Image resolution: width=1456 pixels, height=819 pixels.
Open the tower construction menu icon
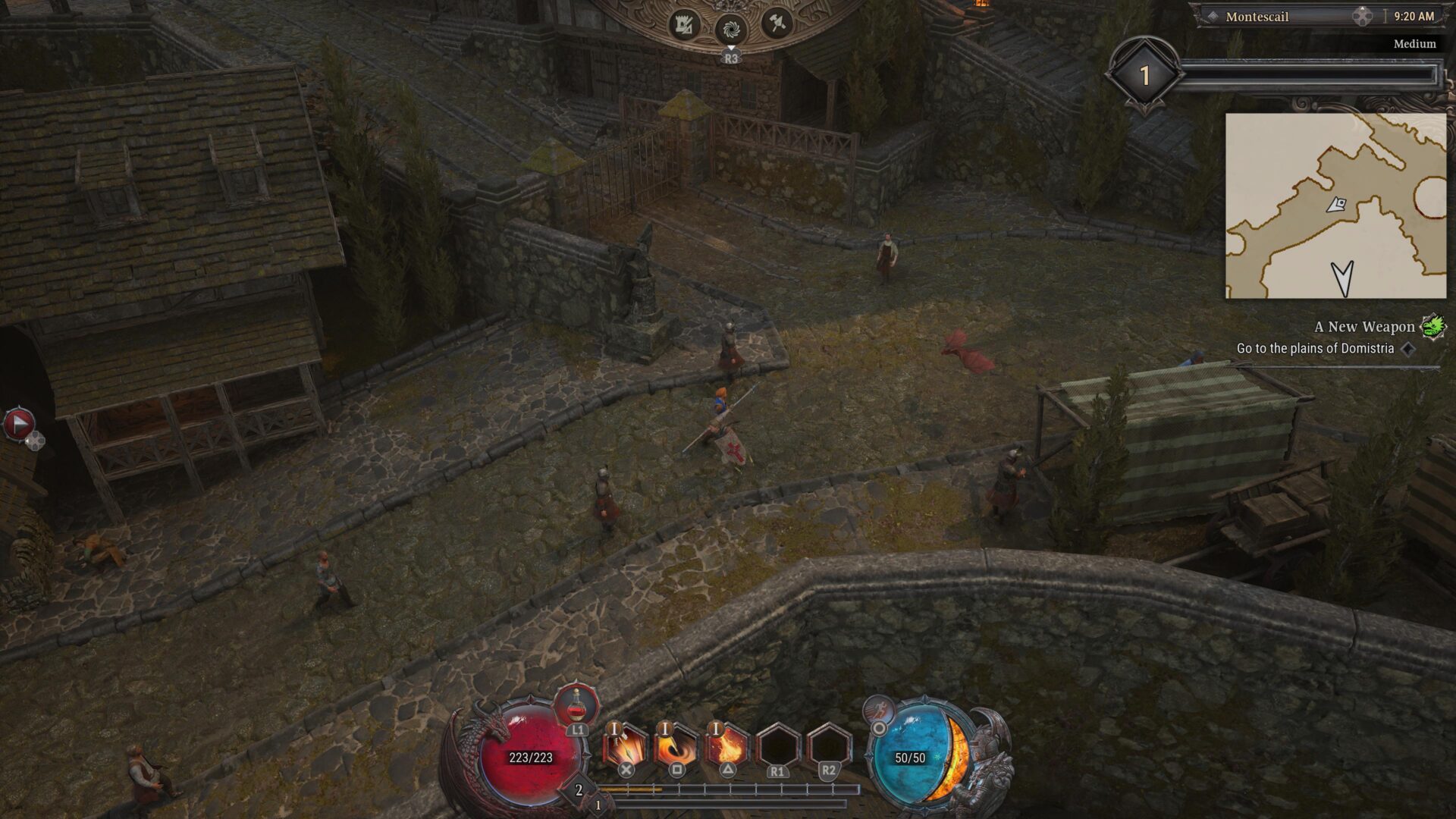[684, 27]
